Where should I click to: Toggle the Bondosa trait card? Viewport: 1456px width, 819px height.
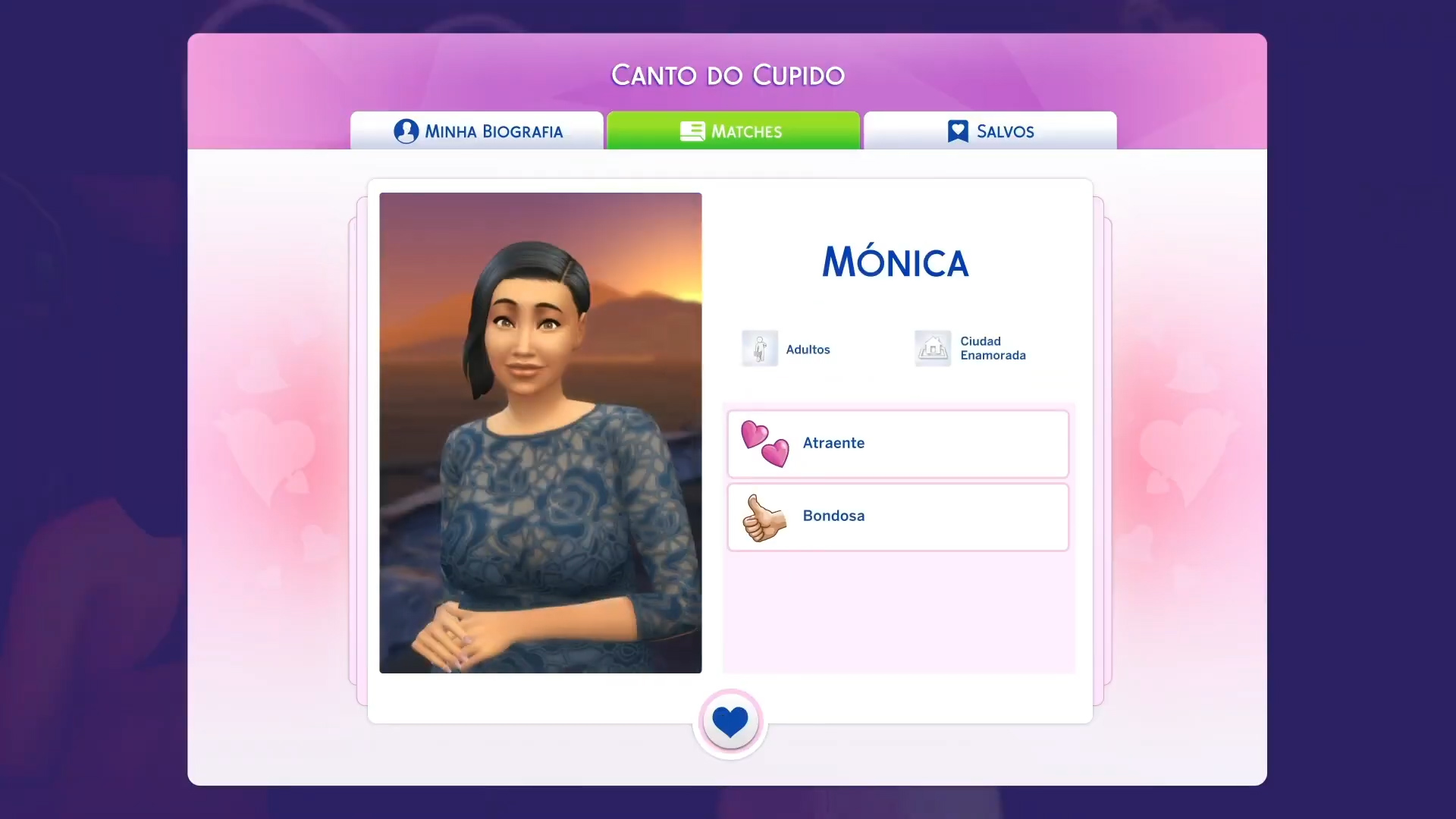897,517
